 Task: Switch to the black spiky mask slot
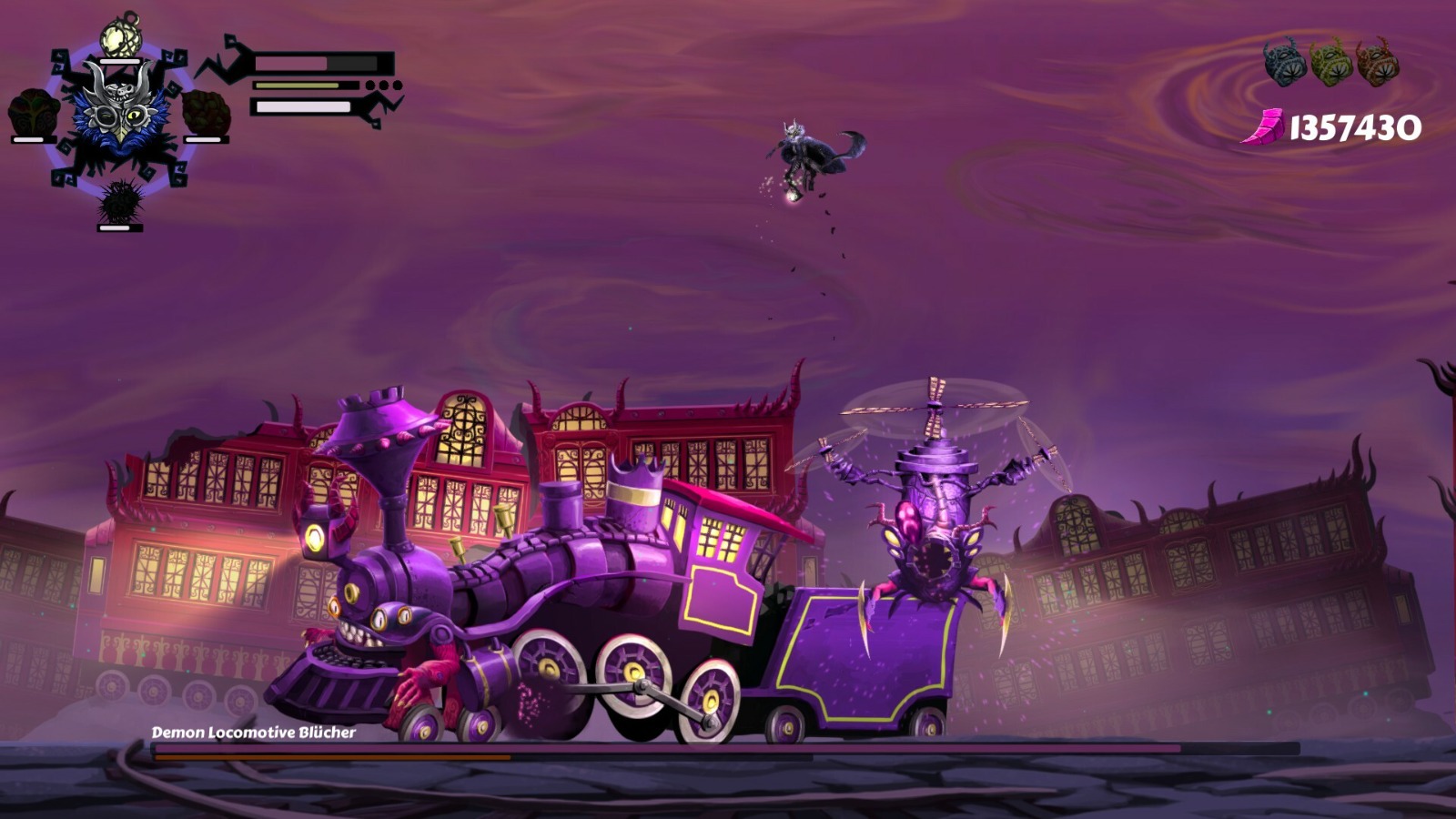click(x=120, y=200)
